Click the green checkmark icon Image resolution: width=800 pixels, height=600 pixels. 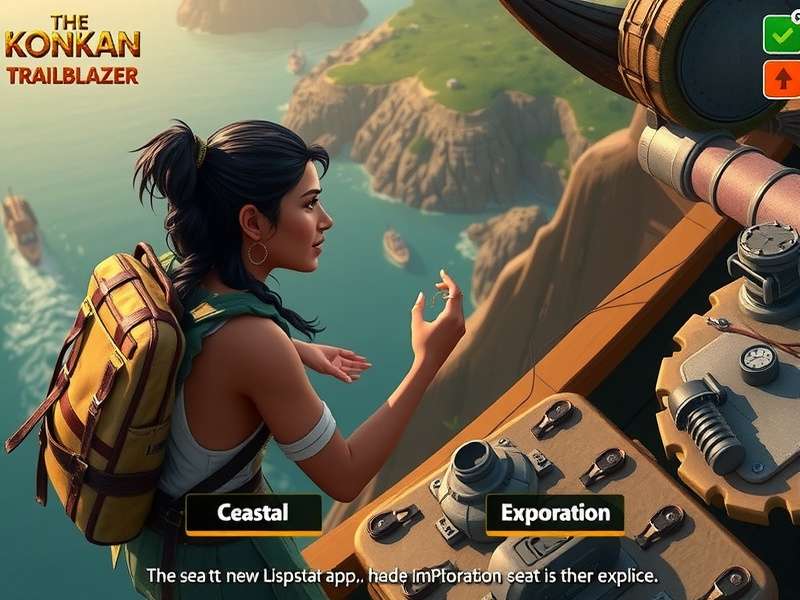pos(780,36)
